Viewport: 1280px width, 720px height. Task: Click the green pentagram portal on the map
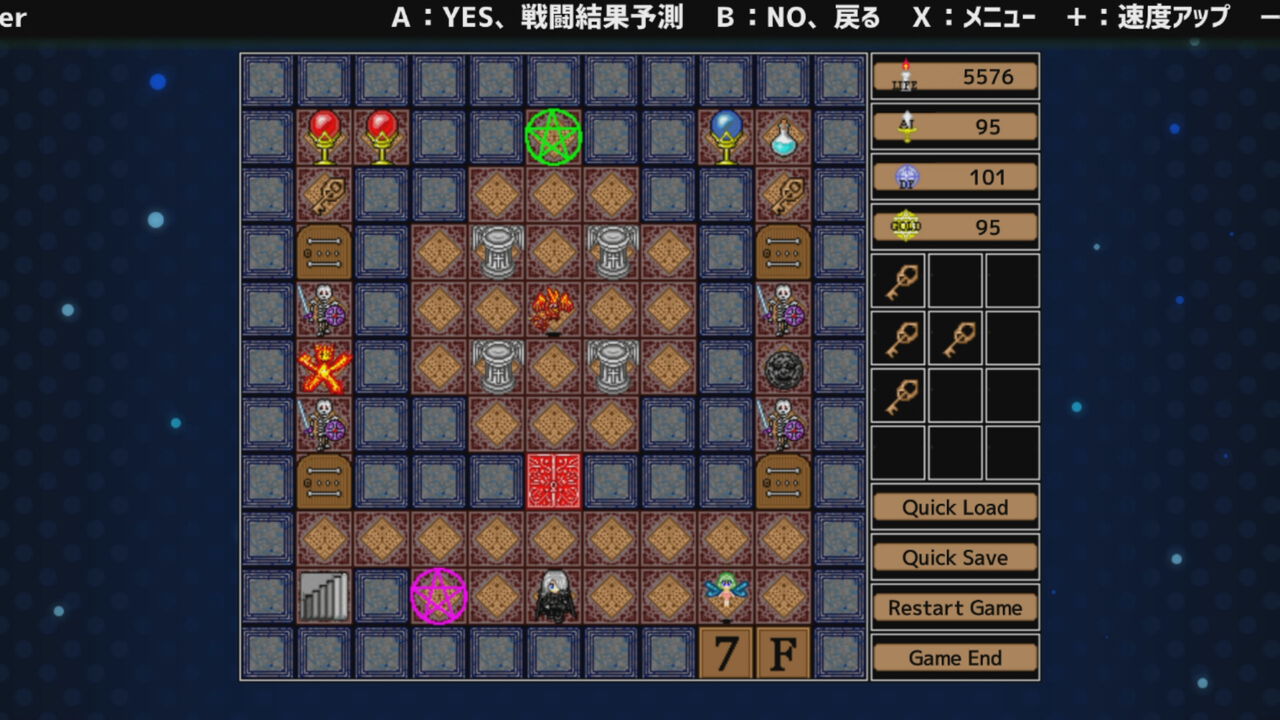pyautogui.click(x=554, y=137)
